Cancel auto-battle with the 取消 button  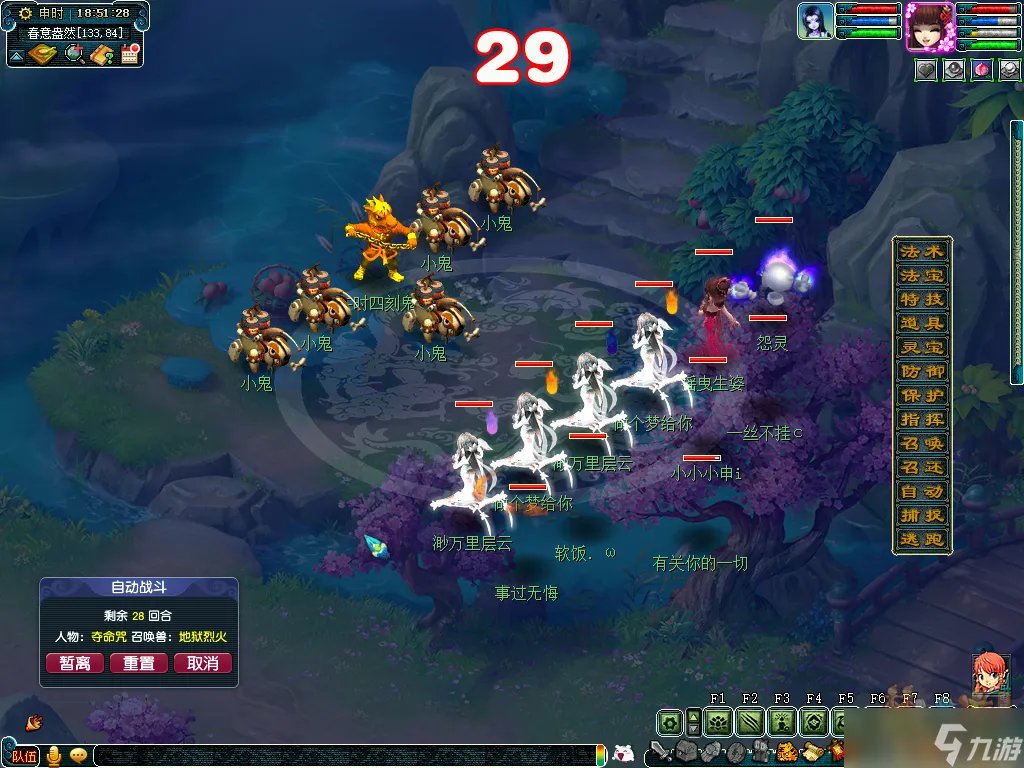point(203,663)
